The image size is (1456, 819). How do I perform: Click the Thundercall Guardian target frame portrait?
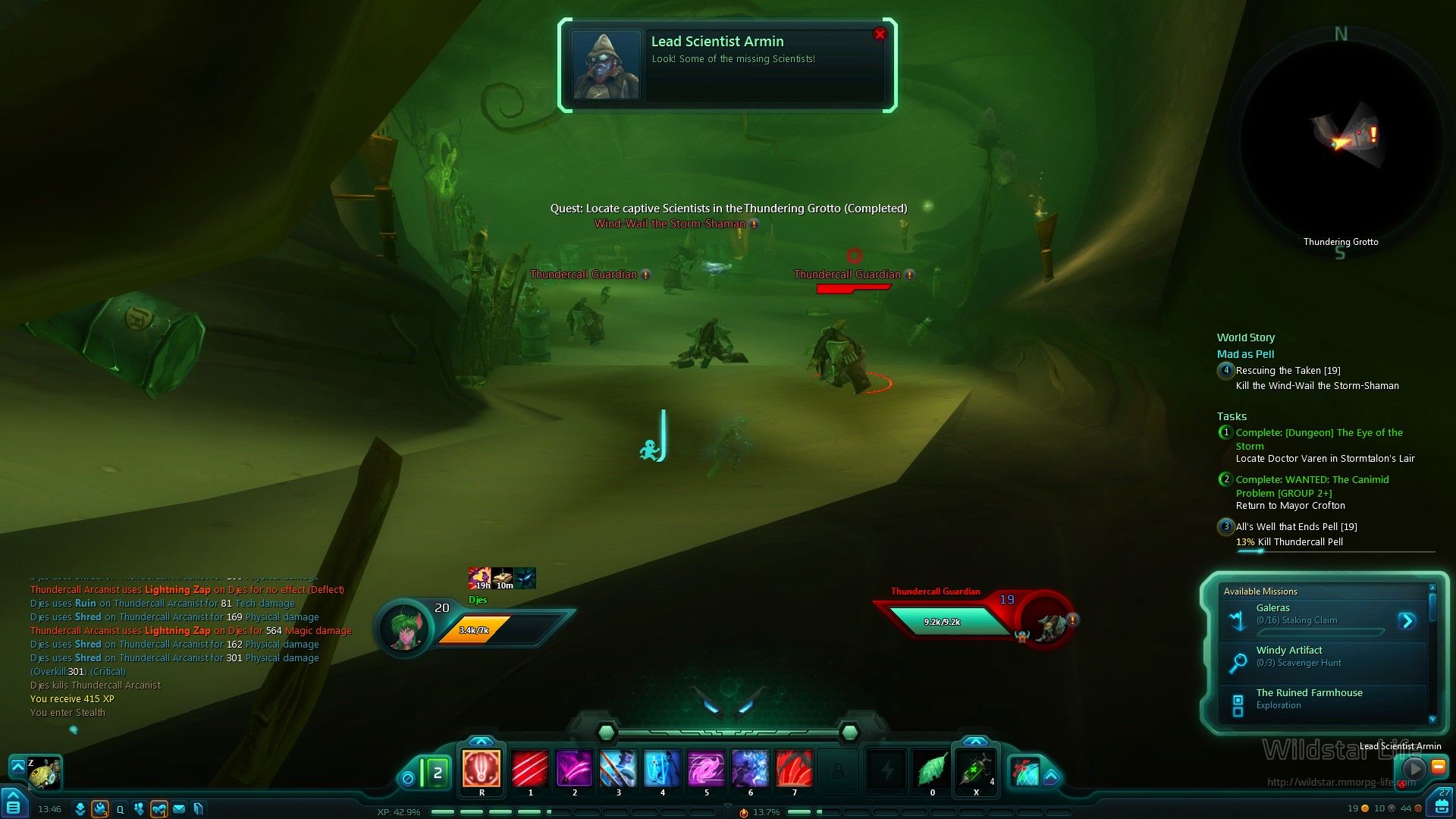click(x=1049, y=623)
